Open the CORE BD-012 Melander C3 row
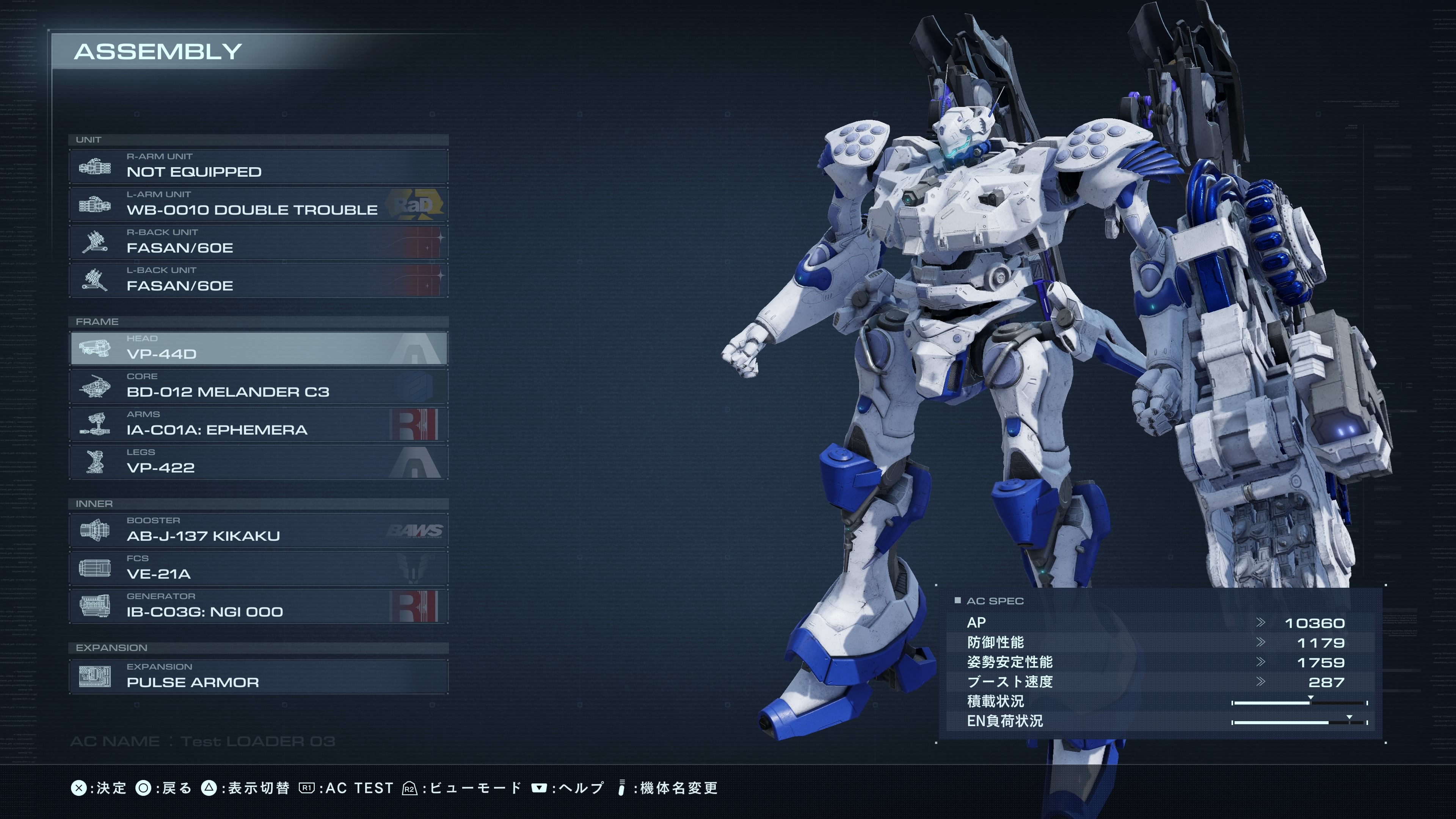Screen dimensions: 1456x819 258,386
